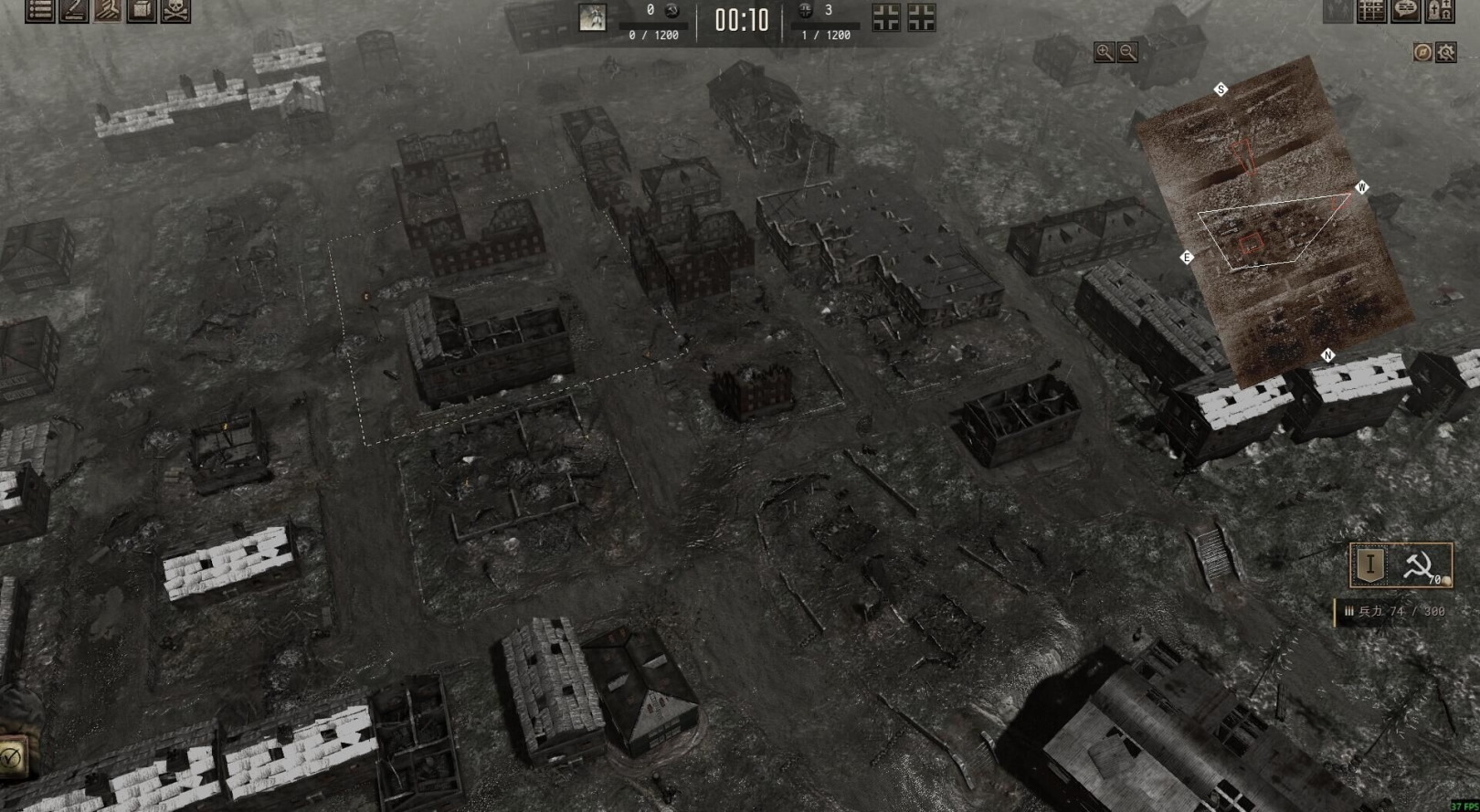Select the Roman numeral I squad badge
The image size is (1480, 812).
click(x=1370, y=564)
